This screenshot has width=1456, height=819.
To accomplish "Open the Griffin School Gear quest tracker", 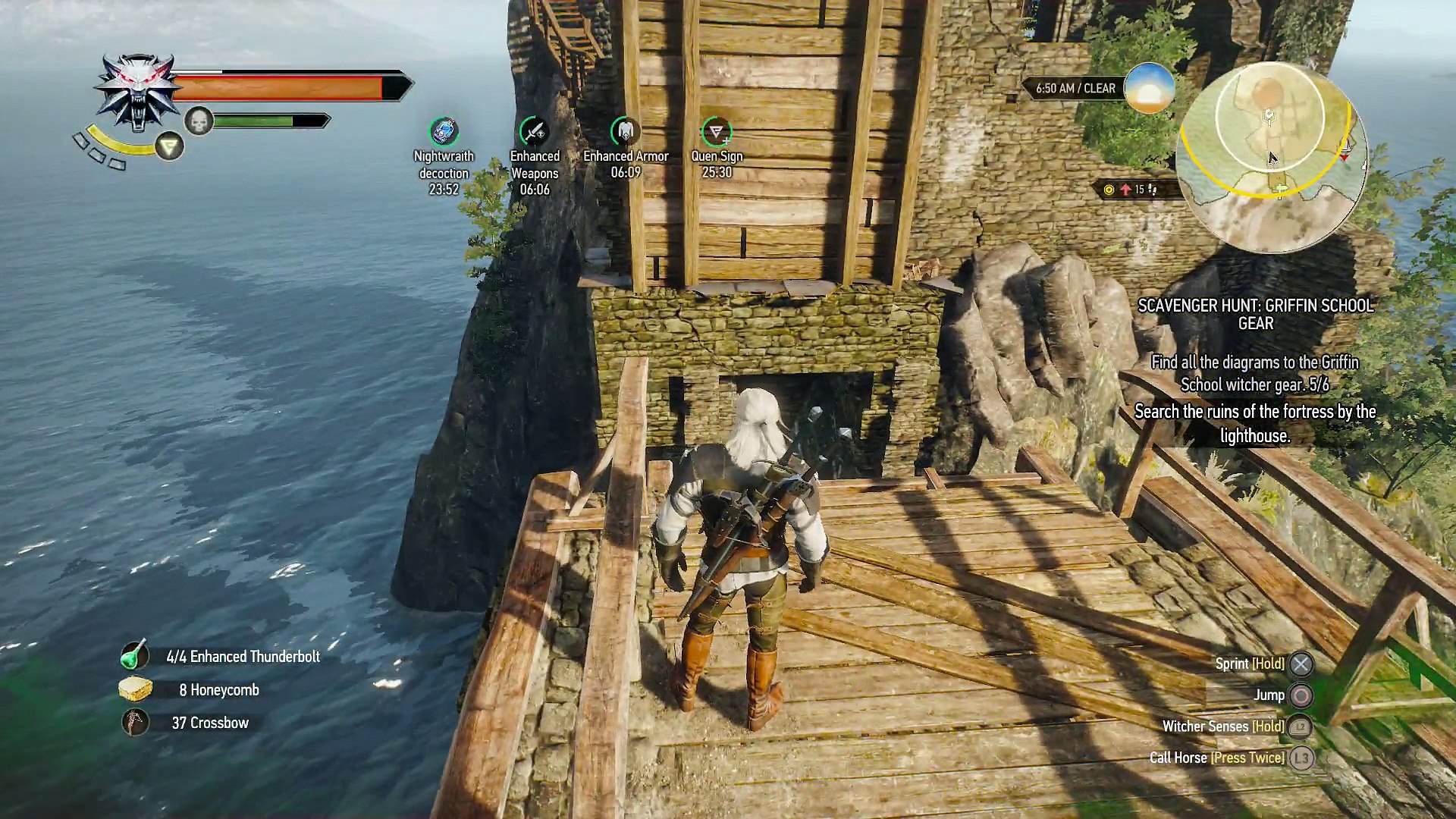I will click(1255, 314).
